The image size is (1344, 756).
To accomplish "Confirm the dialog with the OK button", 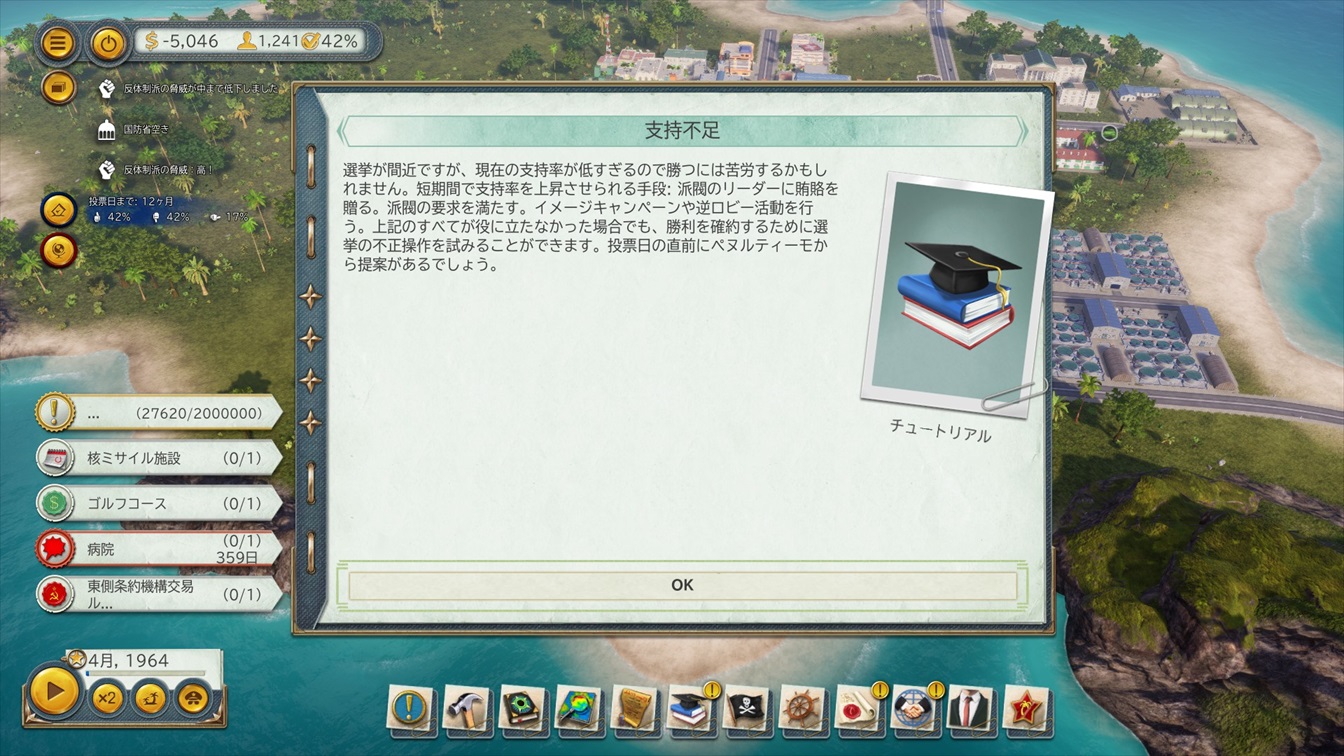I will pyautogui.click(x=682, y=586).
